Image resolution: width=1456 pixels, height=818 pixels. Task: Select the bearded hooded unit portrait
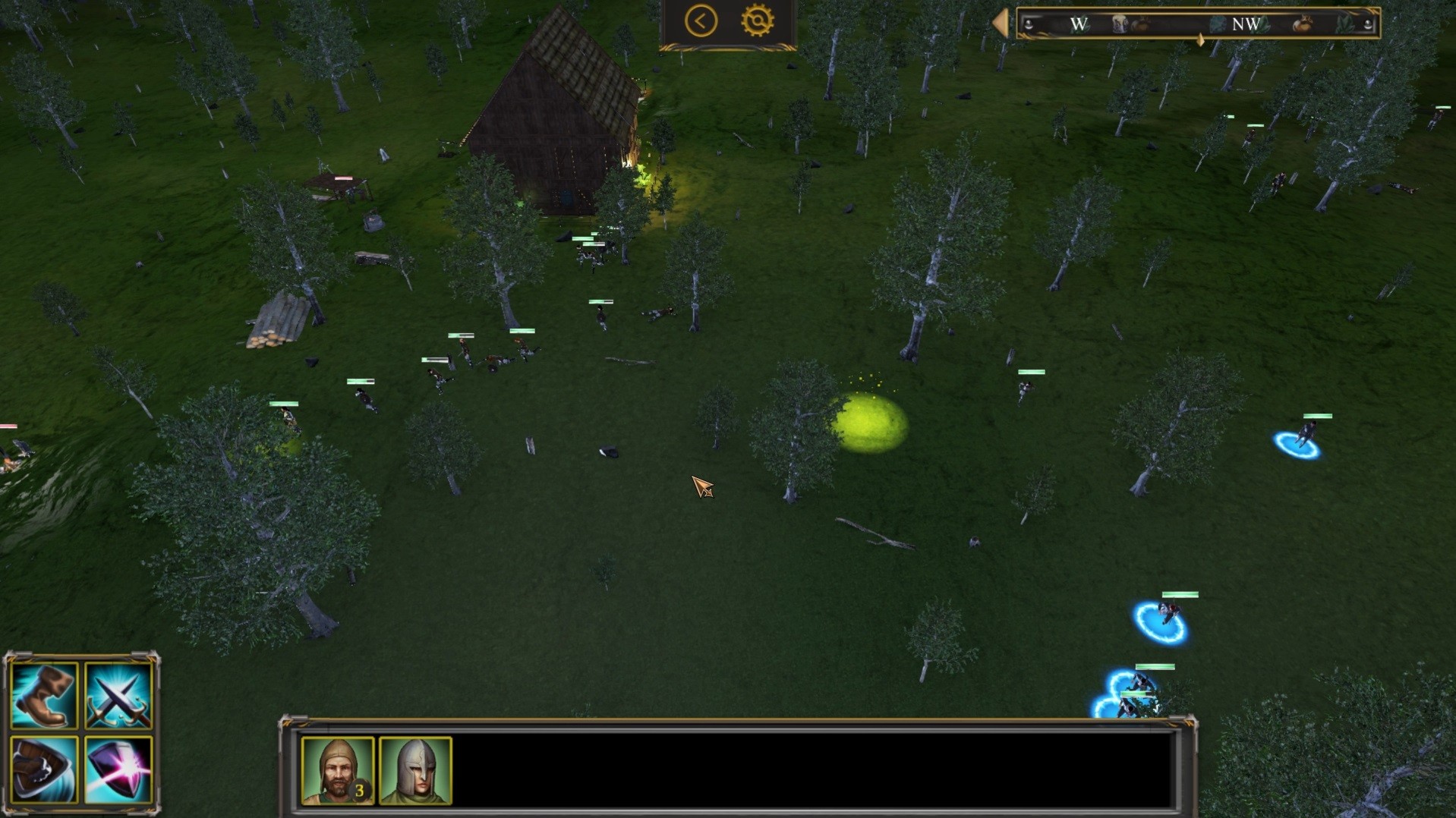click(338, 770)
